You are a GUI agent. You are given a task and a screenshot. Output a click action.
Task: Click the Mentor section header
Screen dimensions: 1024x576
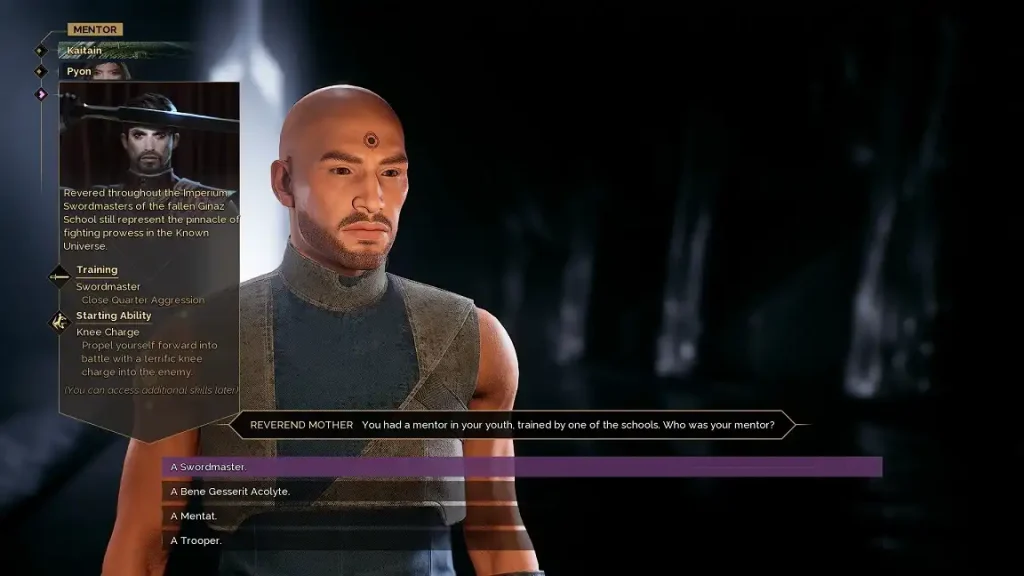pyautogui.click(x=95, y=30)
